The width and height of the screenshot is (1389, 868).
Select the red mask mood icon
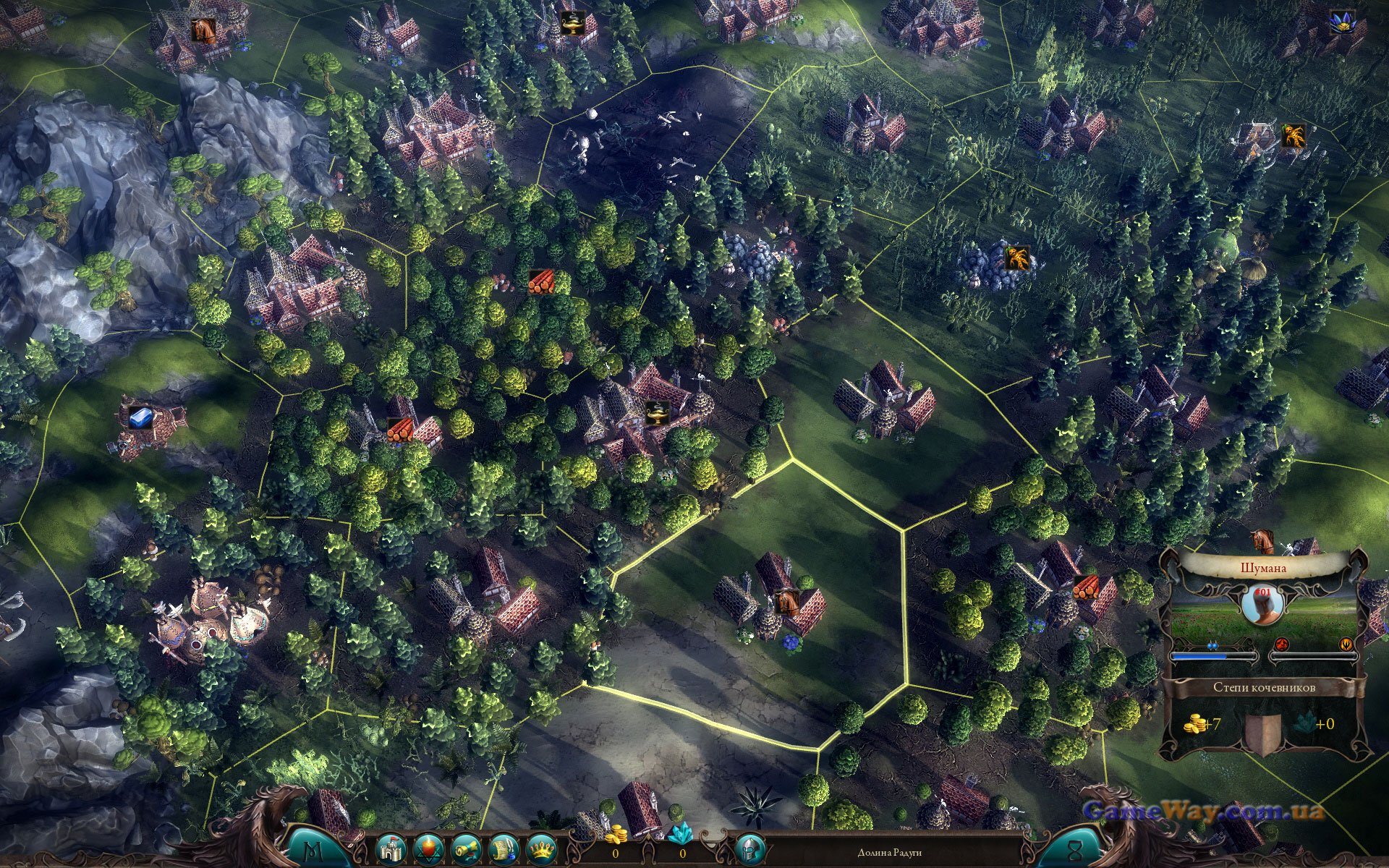click(1280, 643)
